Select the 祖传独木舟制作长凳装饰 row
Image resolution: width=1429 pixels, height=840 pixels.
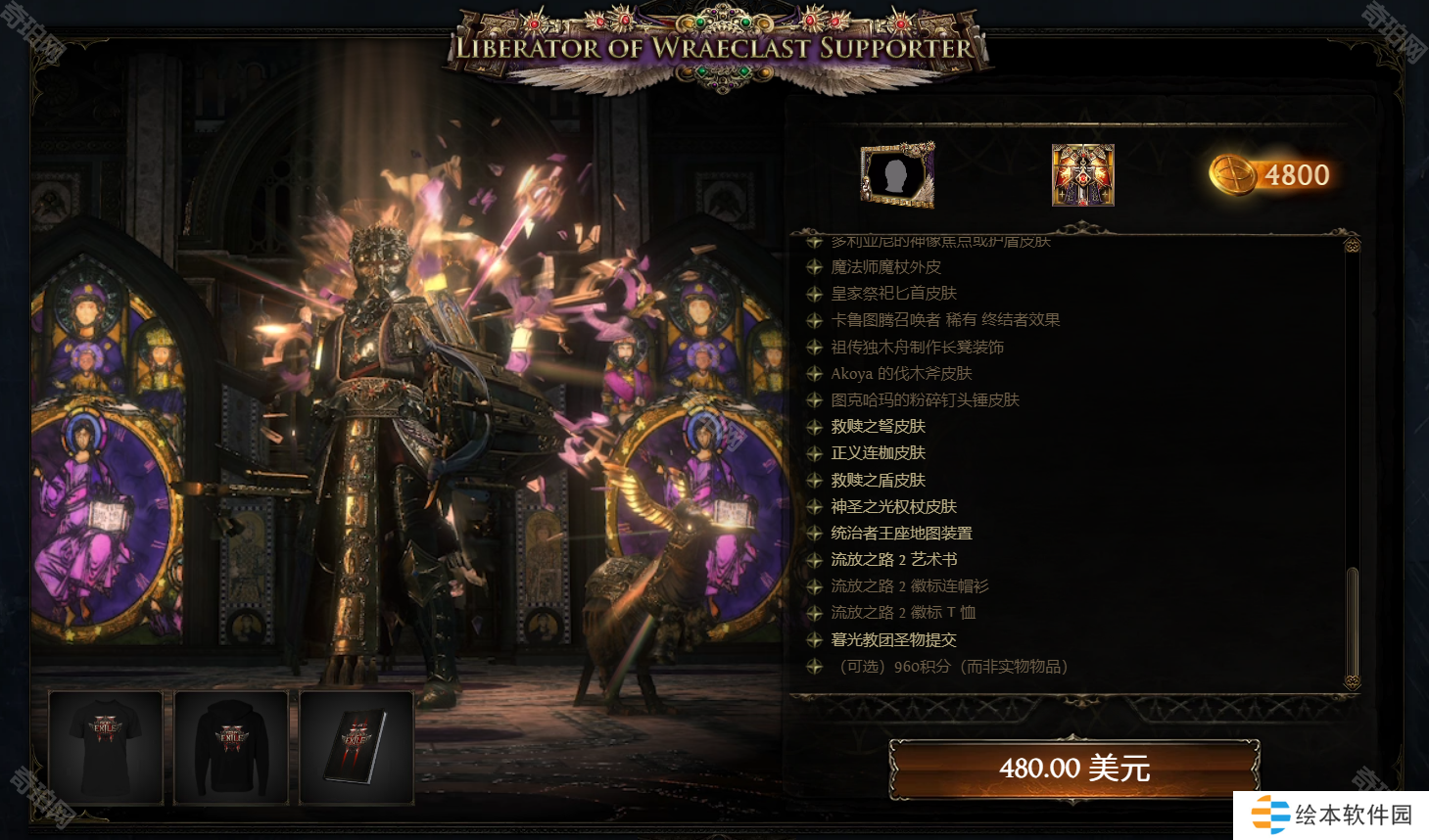point(917,348)
